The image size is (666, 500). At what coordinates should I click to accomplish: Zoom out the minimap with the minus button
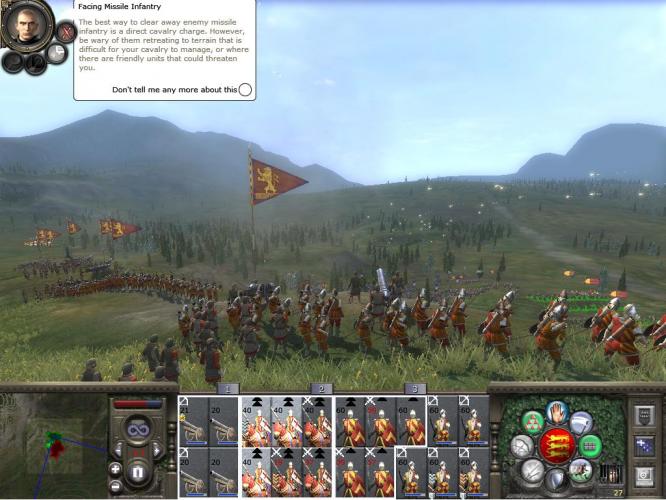coord(116,485)
